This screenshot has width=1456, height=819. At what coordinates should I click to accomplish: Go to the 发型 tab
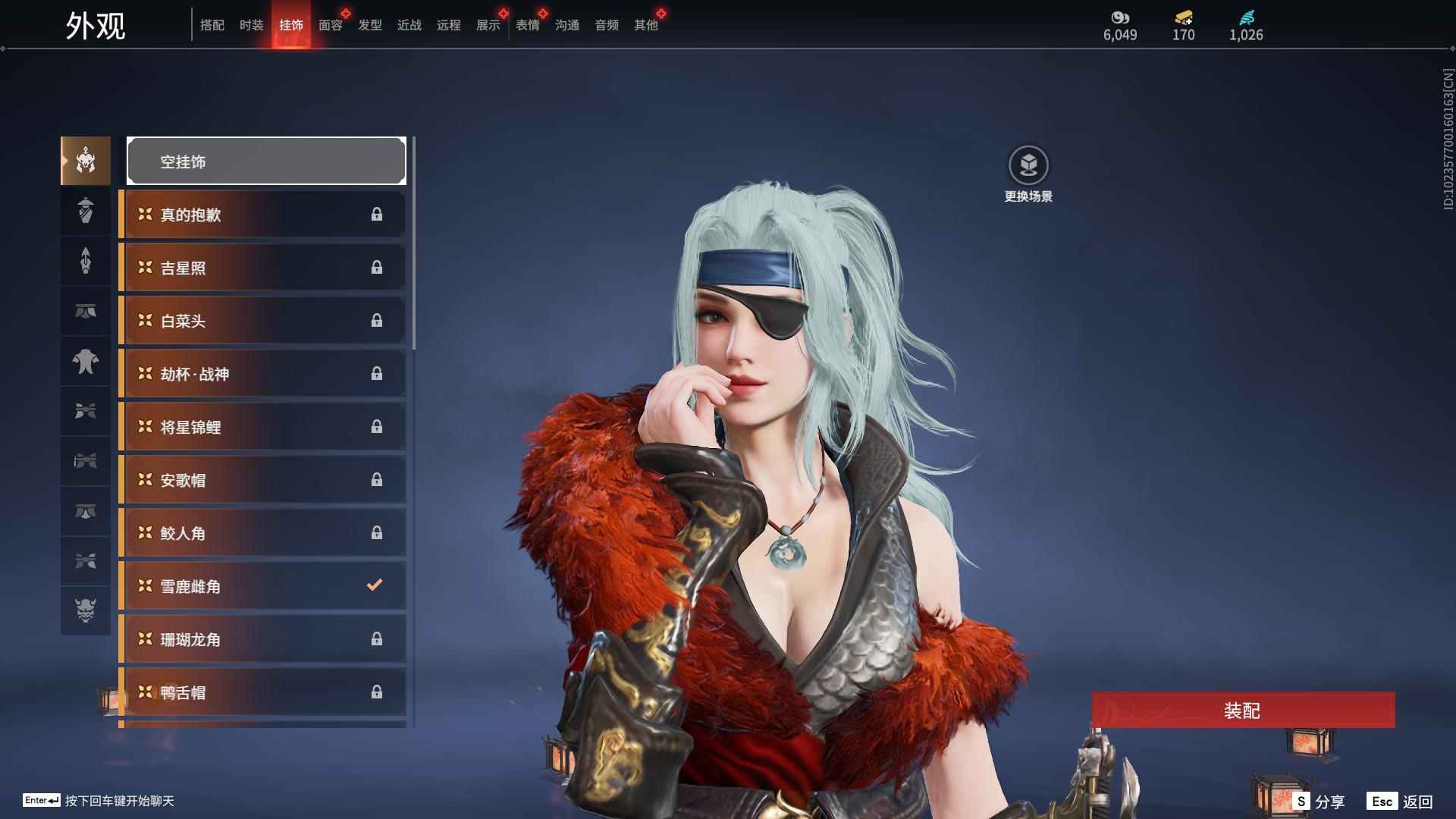tap(370, 25)
